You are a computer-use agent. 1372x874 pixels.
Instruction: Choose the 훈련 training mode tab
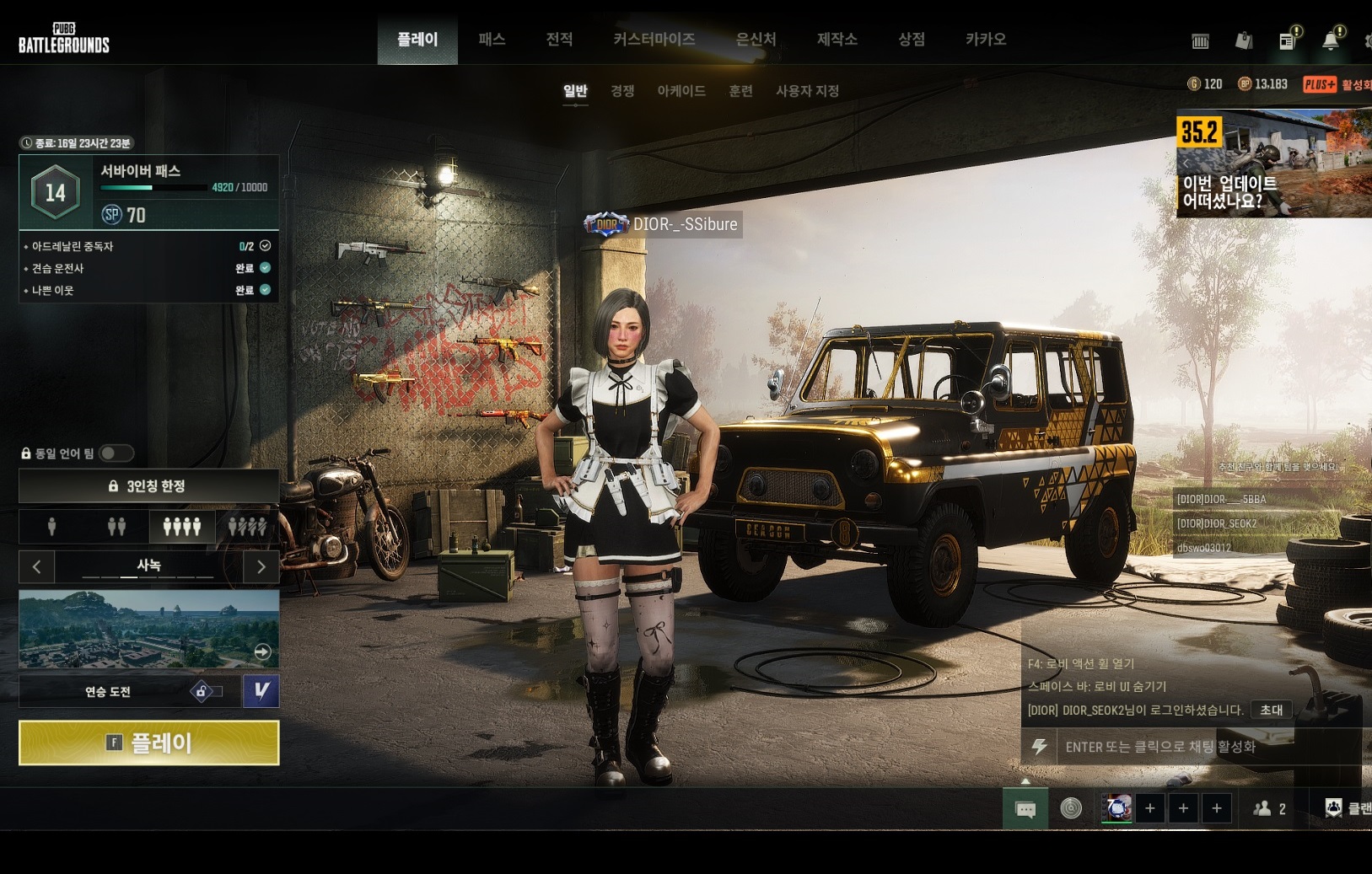(x=740, y=91)
